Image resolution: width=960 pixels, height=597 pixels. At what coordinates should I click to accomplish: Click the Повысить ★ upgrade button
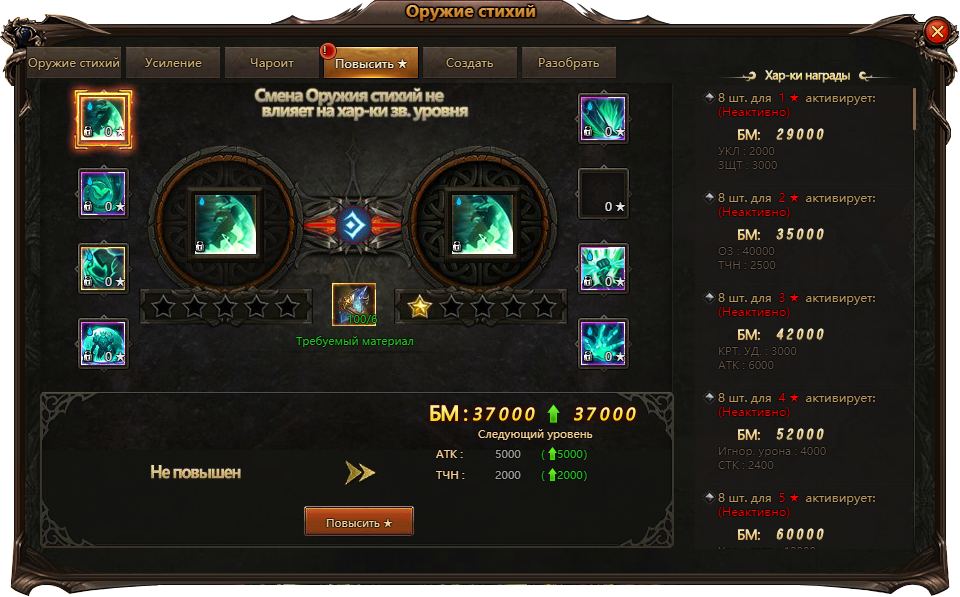(x=359, y=522)
